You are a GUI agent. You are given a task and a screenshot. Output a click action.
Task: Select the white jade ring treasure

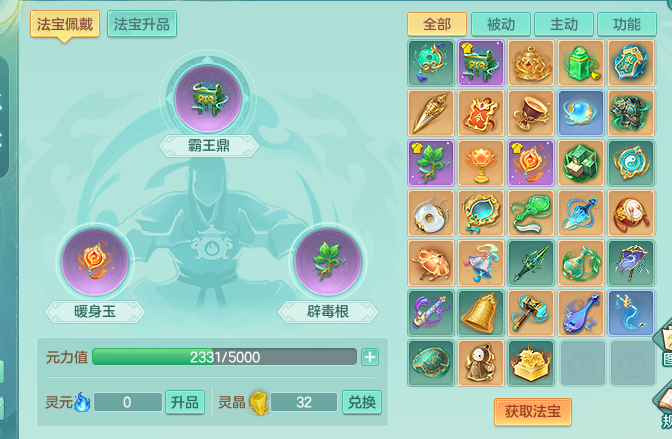tap(431, 212)
